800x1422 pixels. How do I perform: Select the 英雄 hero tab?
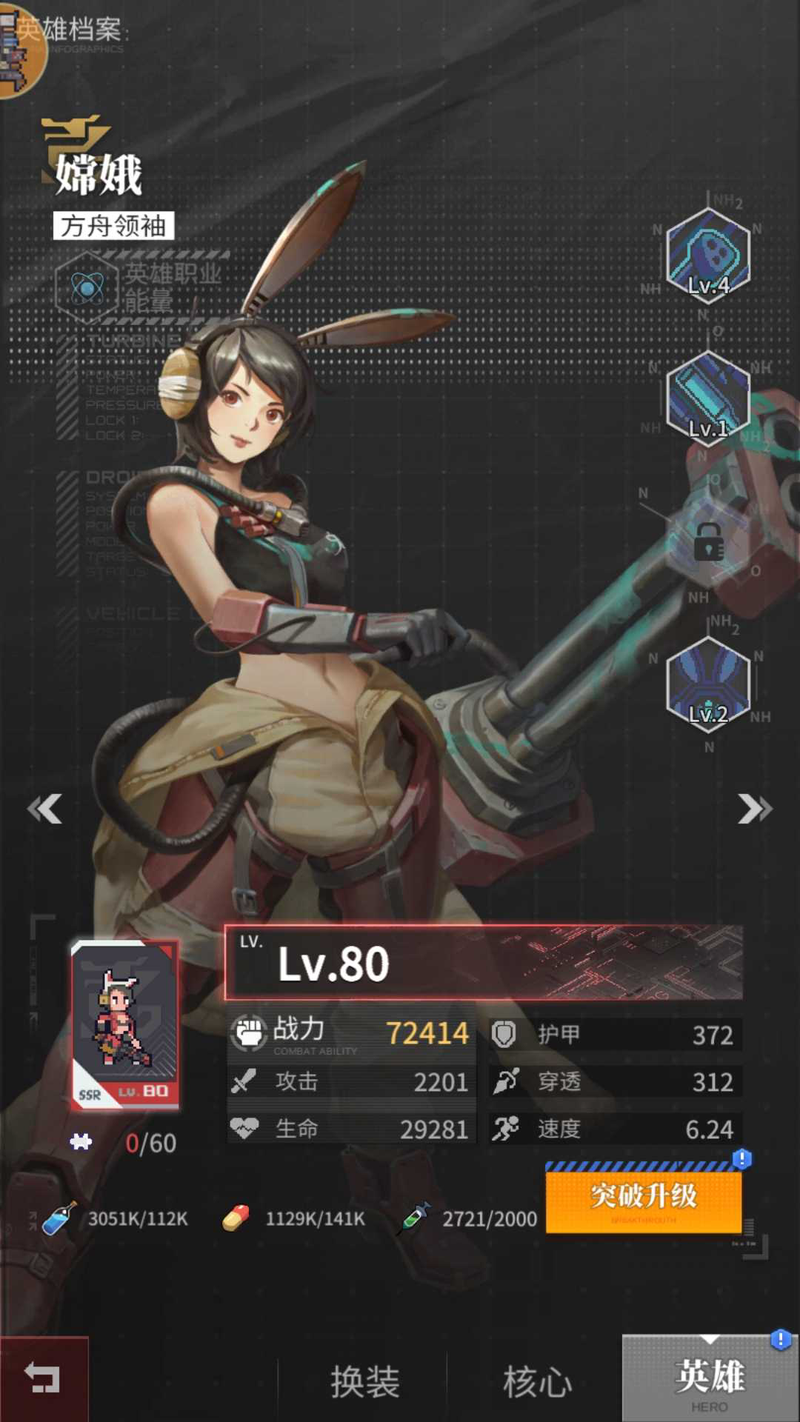(710, 1380)
